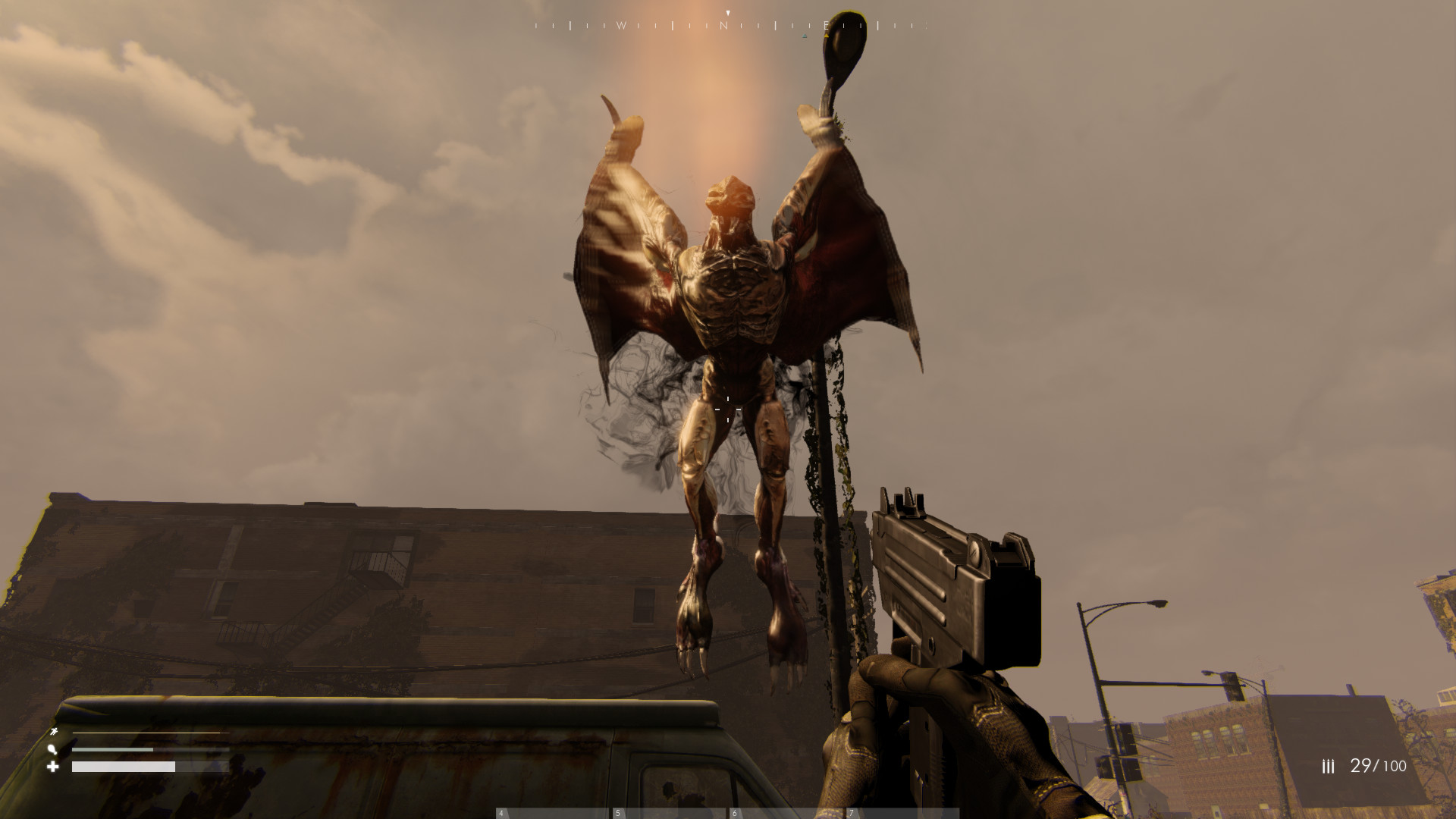The height and width of the screenshot is (819, 1456).
Task: Click the number 4 slot label badge
Action: (500, 813)
